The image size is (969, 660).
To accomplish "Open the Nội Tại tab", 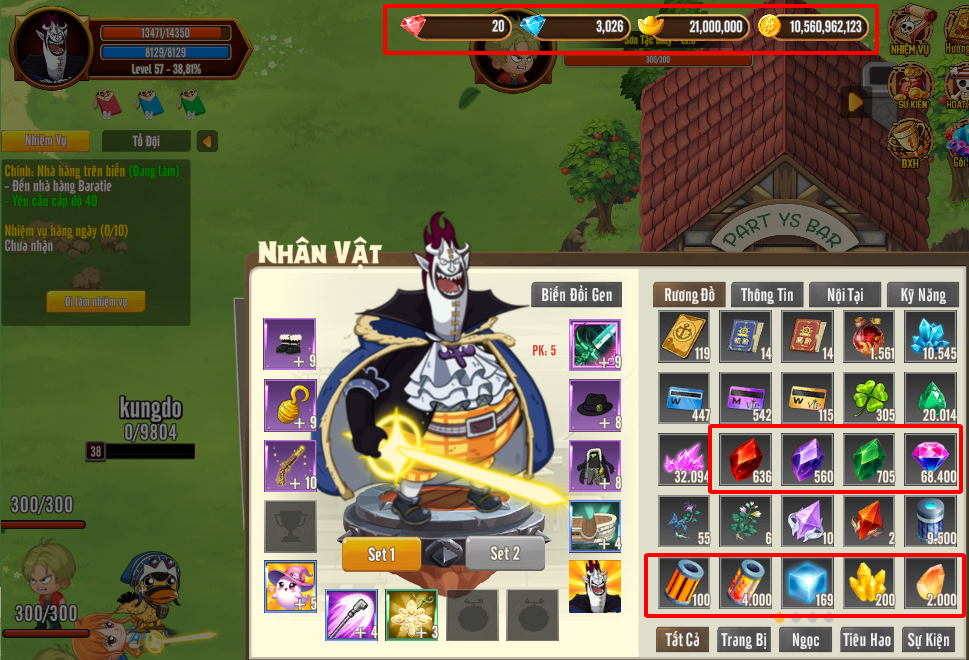I will [x=845, y=295].
